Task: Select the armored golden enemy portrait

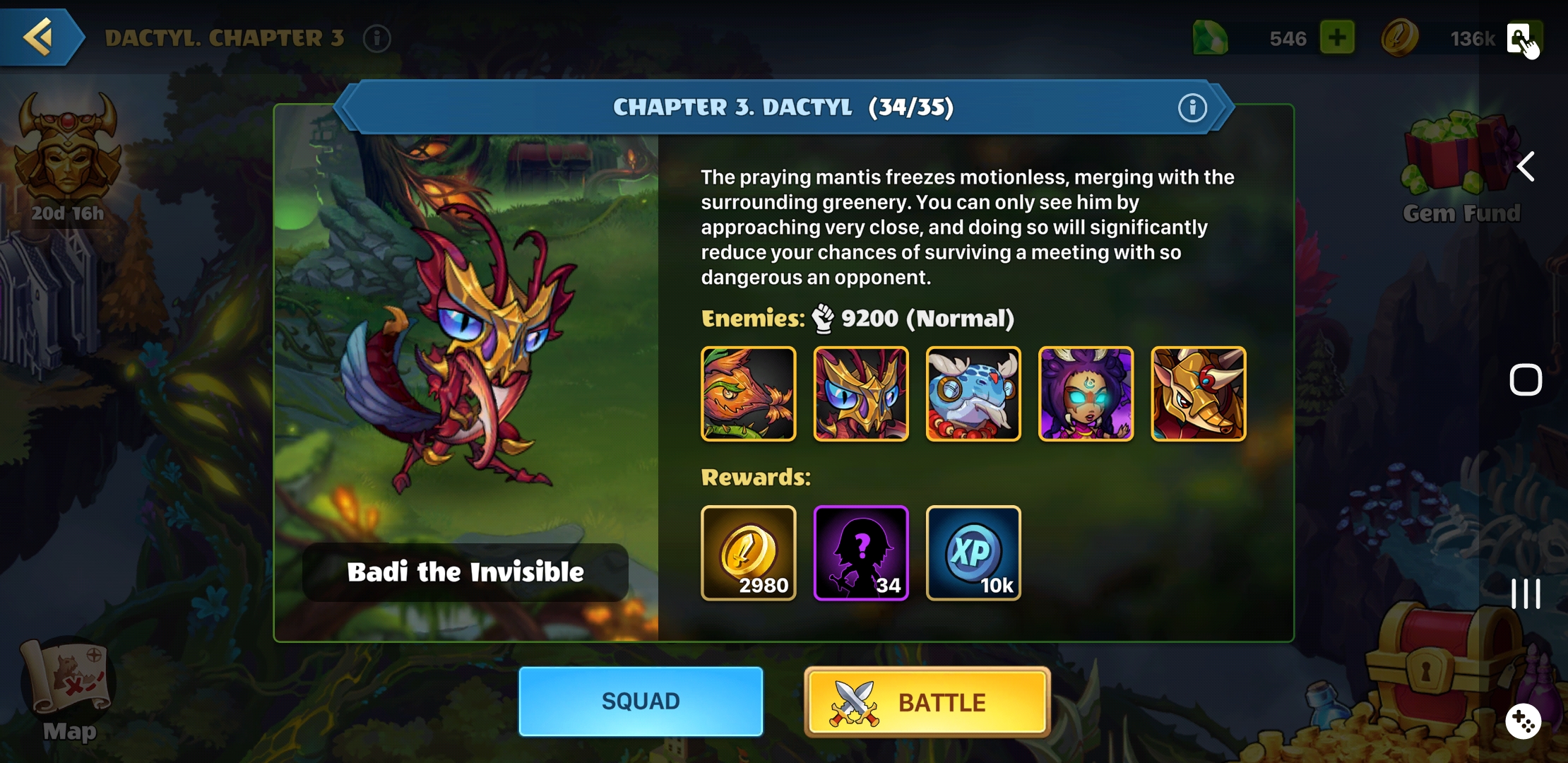Action: pos(1198,394)
